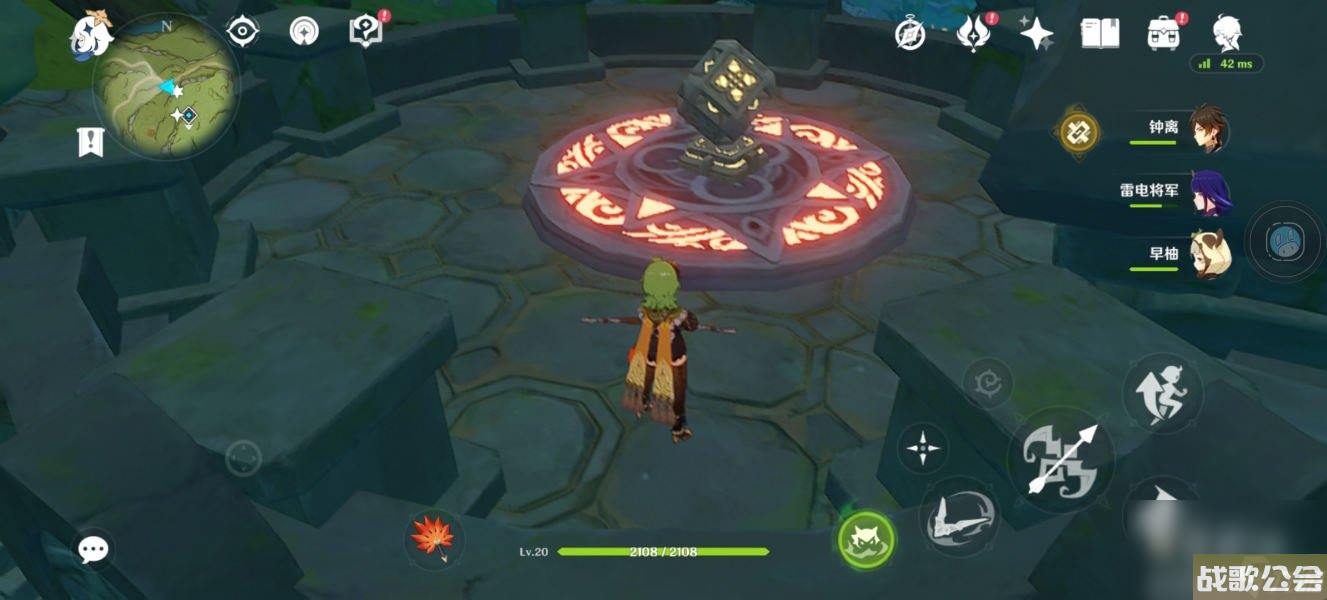Tap the bow normal attack button

1061,461
